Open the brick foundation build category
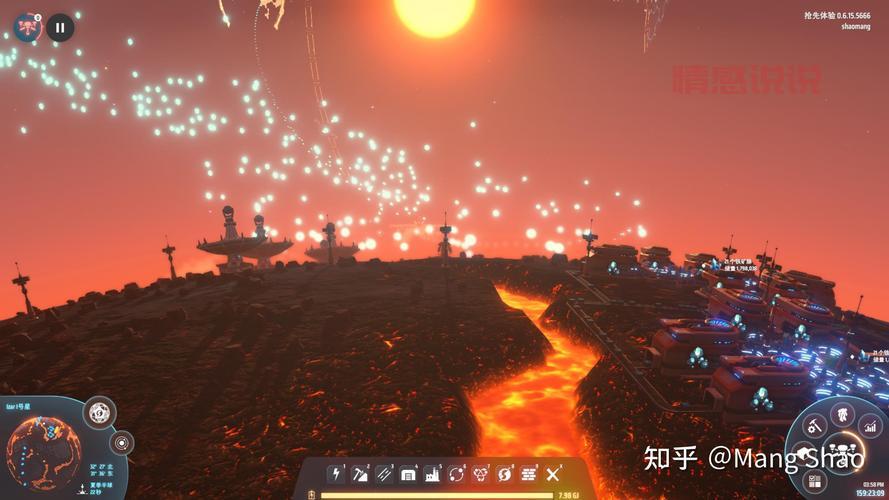 point(529,474)
